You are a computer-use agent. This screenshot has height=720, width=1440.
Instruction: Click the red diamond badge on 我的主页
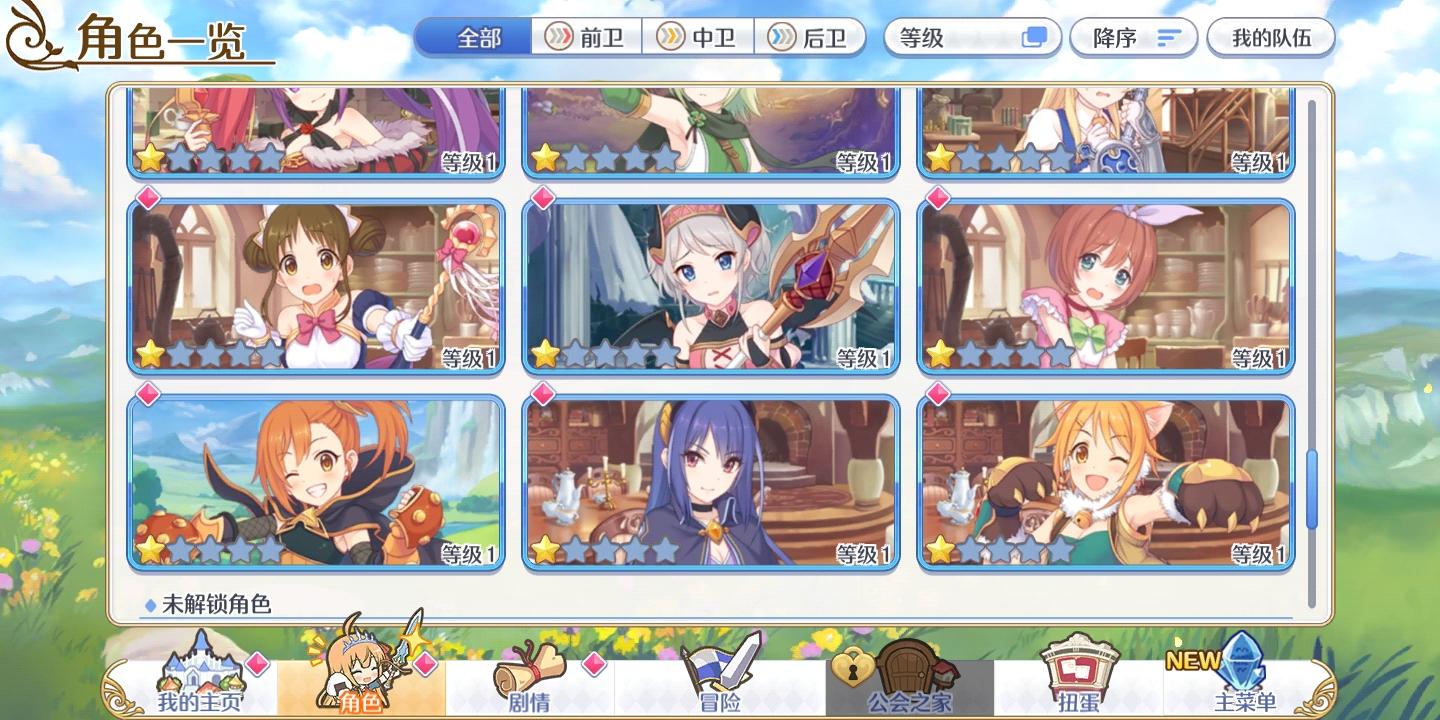pos(260,661)
